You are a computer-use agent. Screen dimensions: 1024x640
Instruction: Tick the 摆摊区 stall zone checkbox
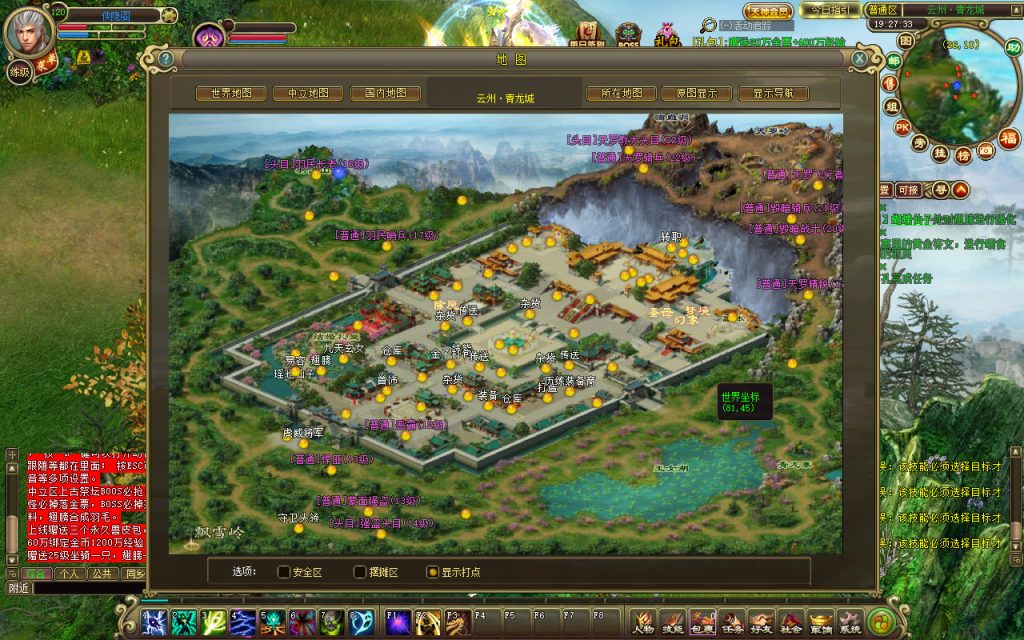click(x=360, y=572)
